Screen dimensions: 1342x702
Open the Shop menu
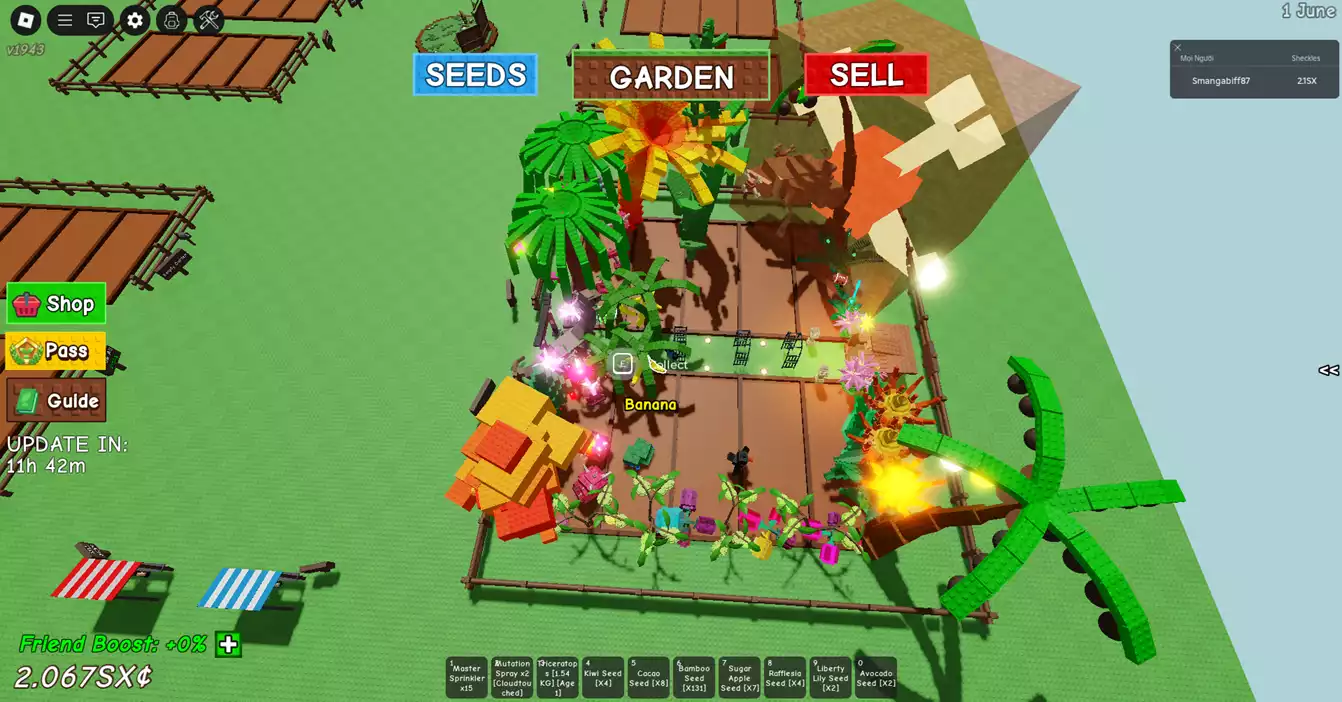click(56, 304)
